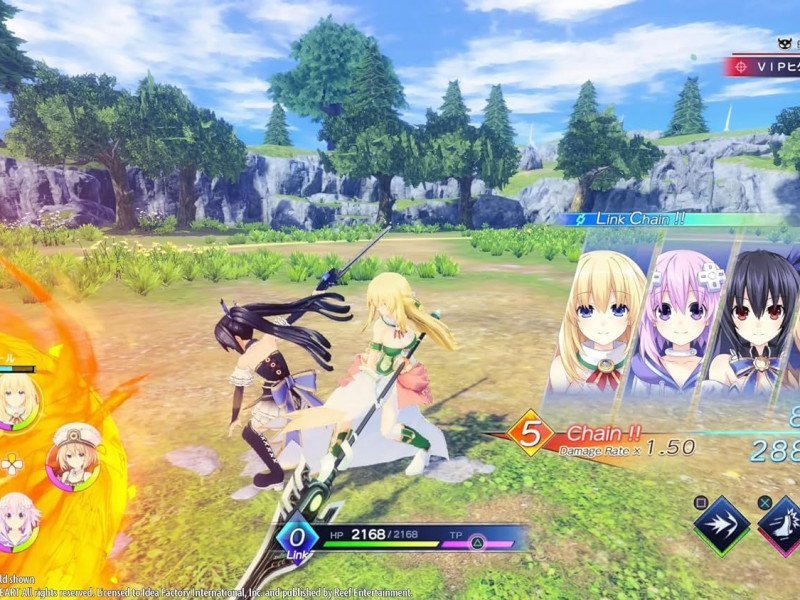Choose the blonde character's circular party portrait

coord(17,401)
